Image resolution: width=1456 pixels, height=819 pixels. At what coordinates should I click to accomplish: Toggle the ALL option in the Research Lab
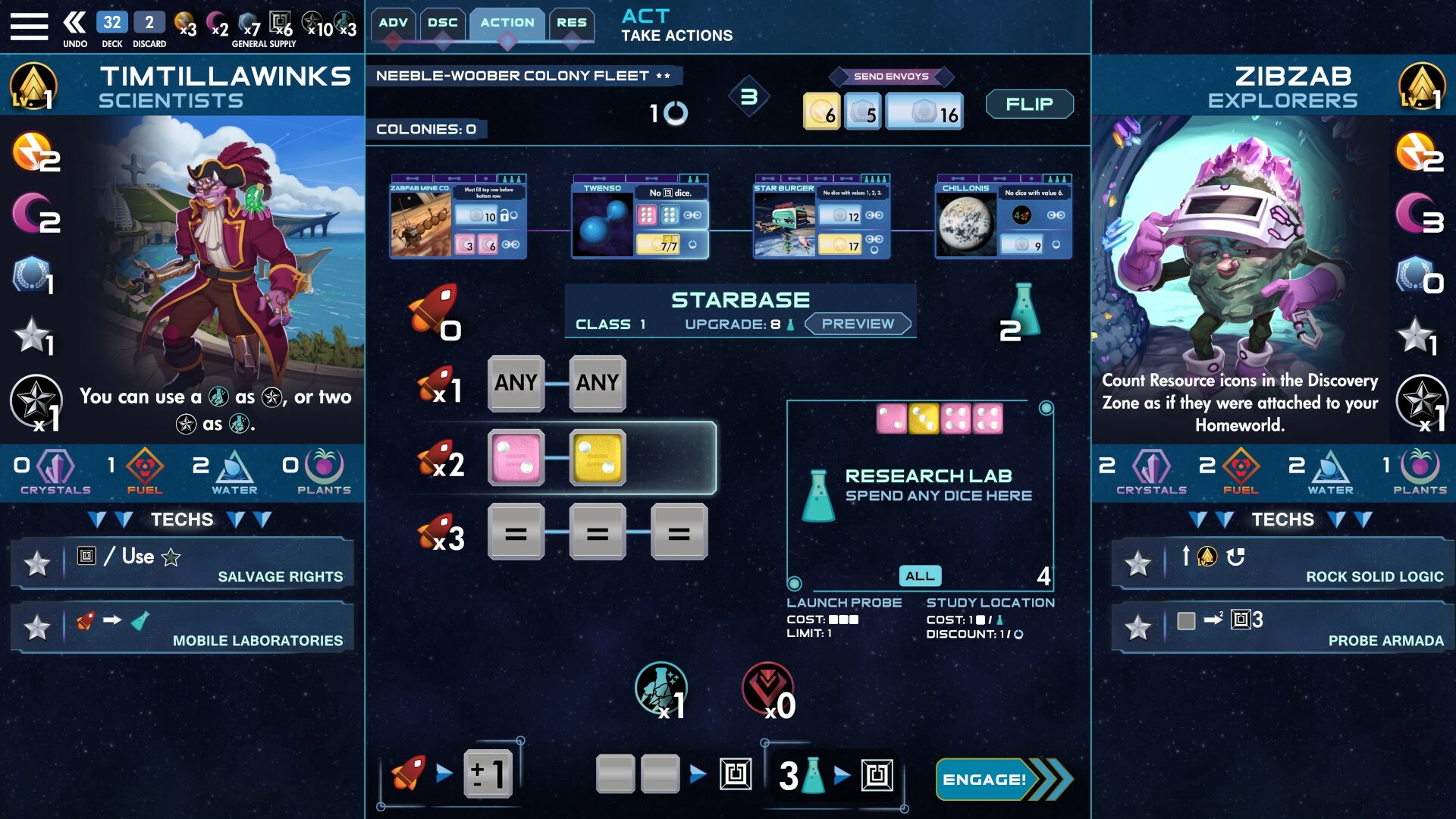(x=919, y=576)
